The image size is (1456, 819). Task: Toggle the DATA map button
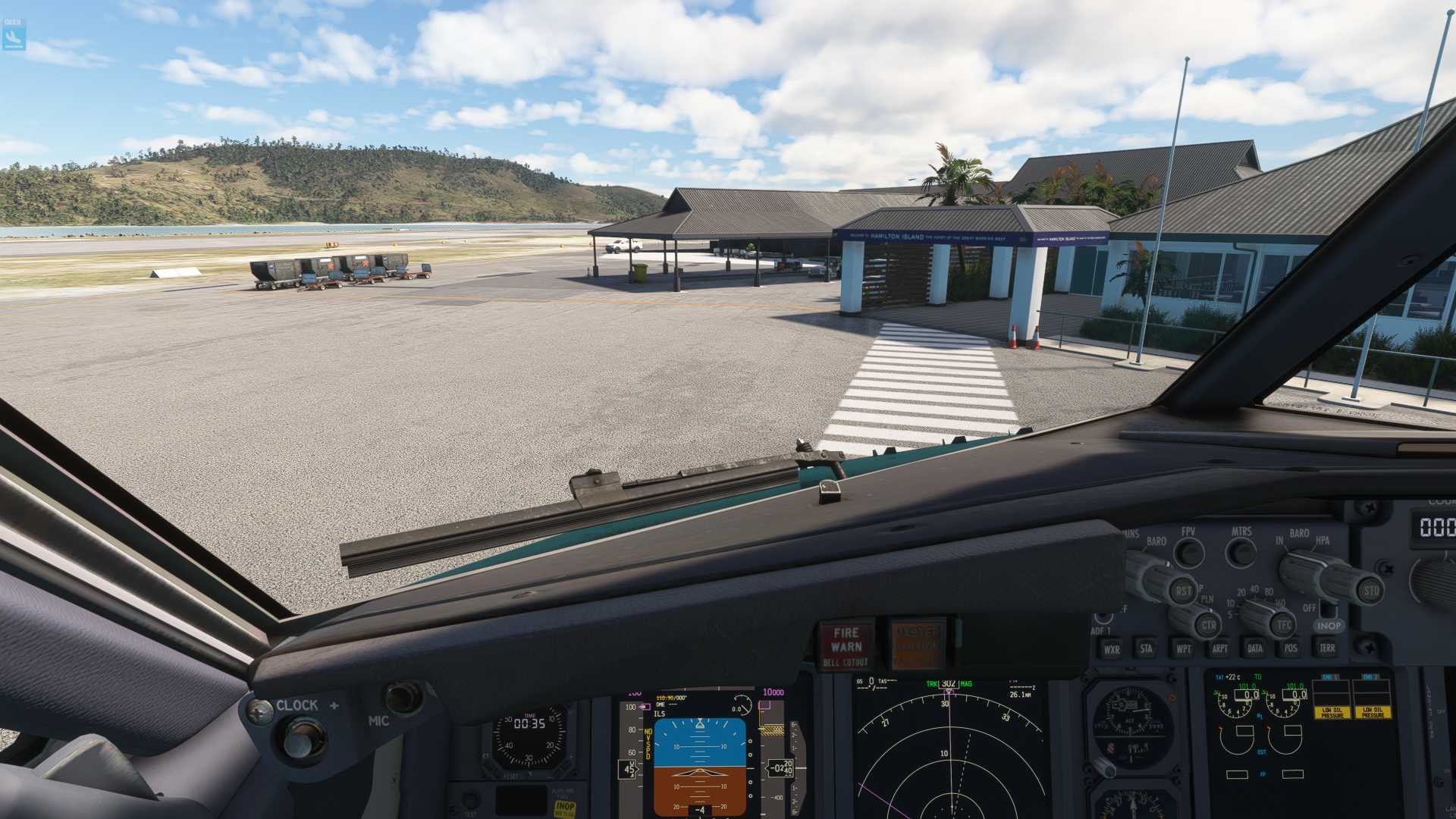(x=1255, y=648)
